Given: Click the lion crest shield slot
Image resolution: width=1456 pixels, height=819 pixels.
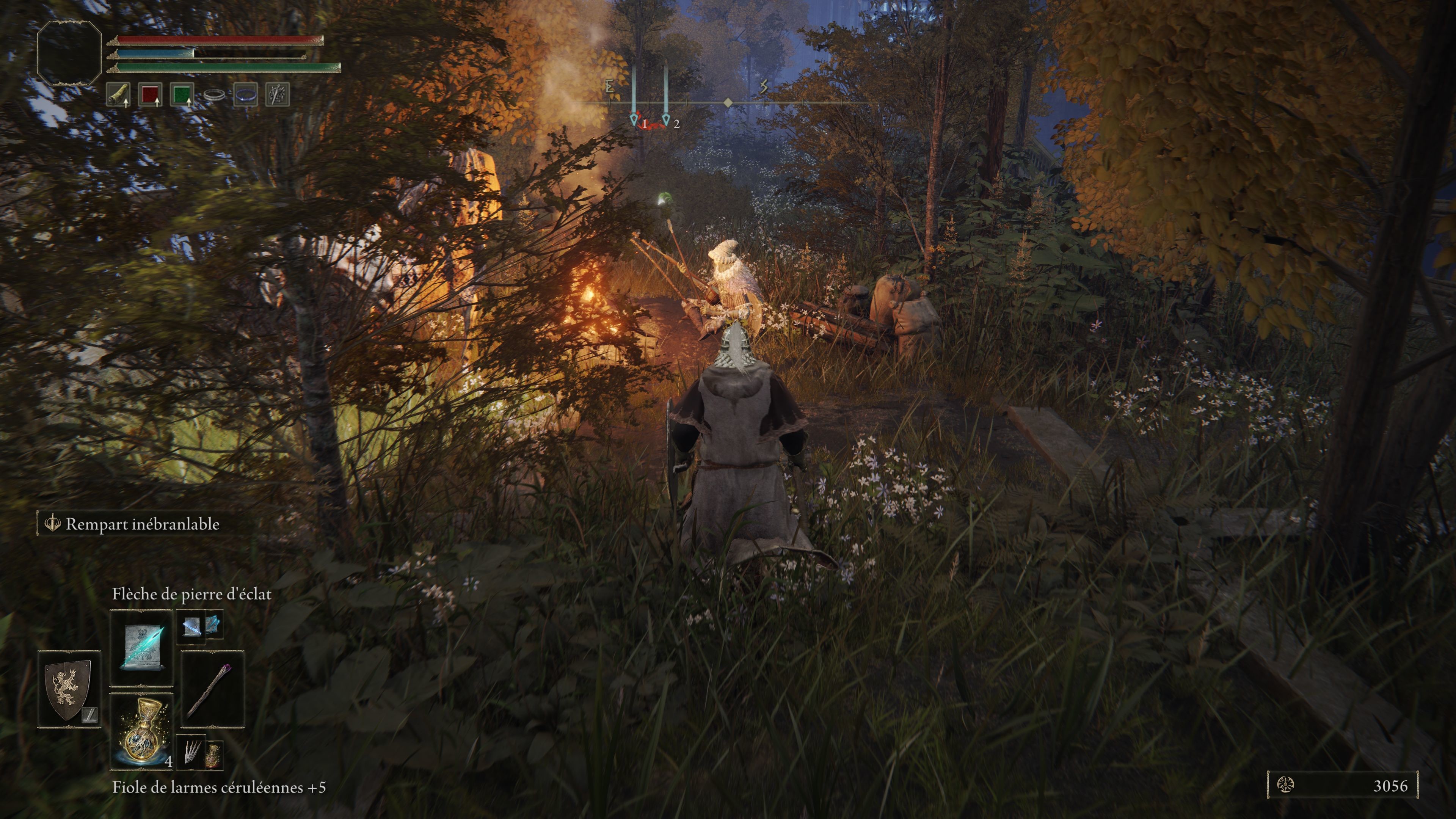Looking at the screenshot, I should pos(69,689).
